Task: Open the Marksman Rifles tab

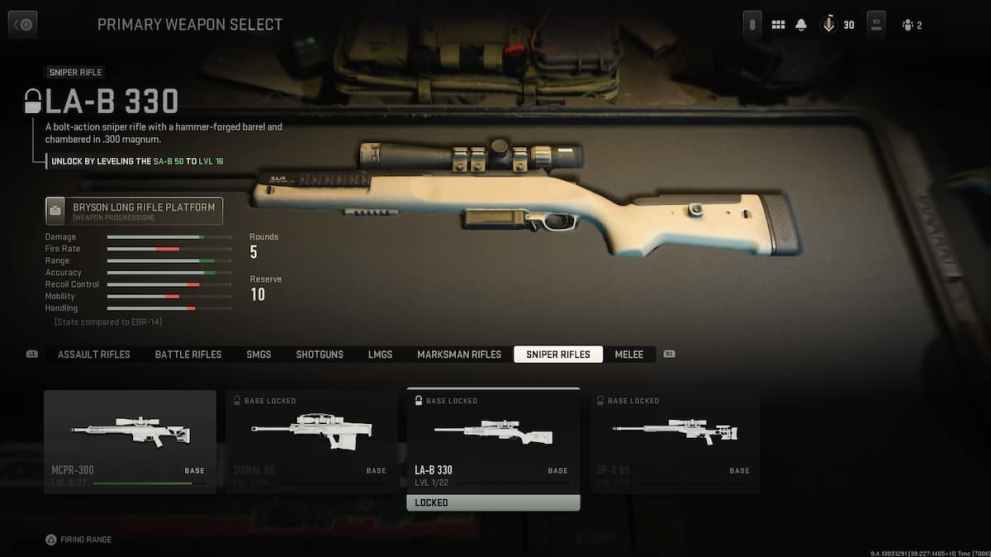Action: [459, 355]
